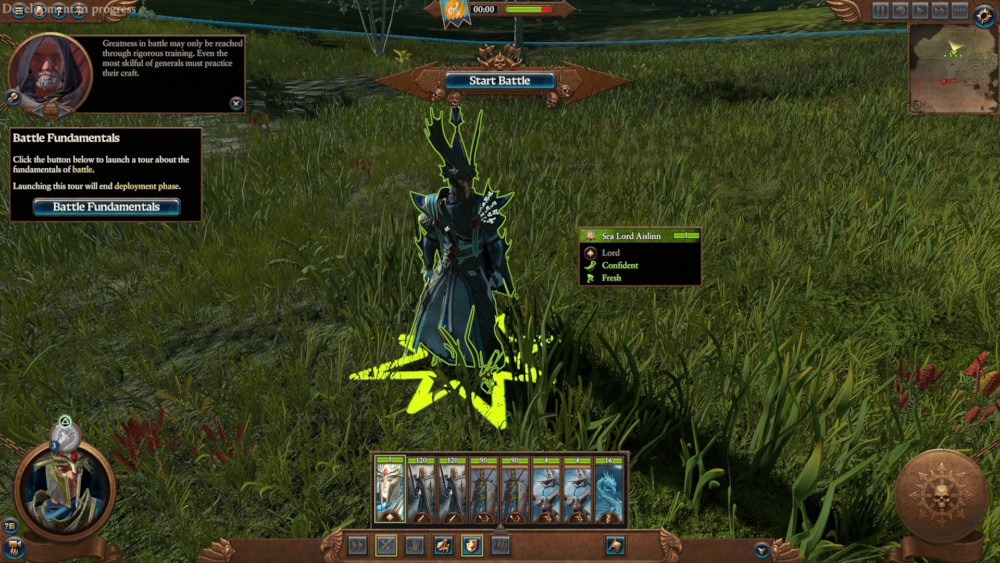Show the previous advisor message
The image size is (1000, 563).
click(x=14, y=97)
